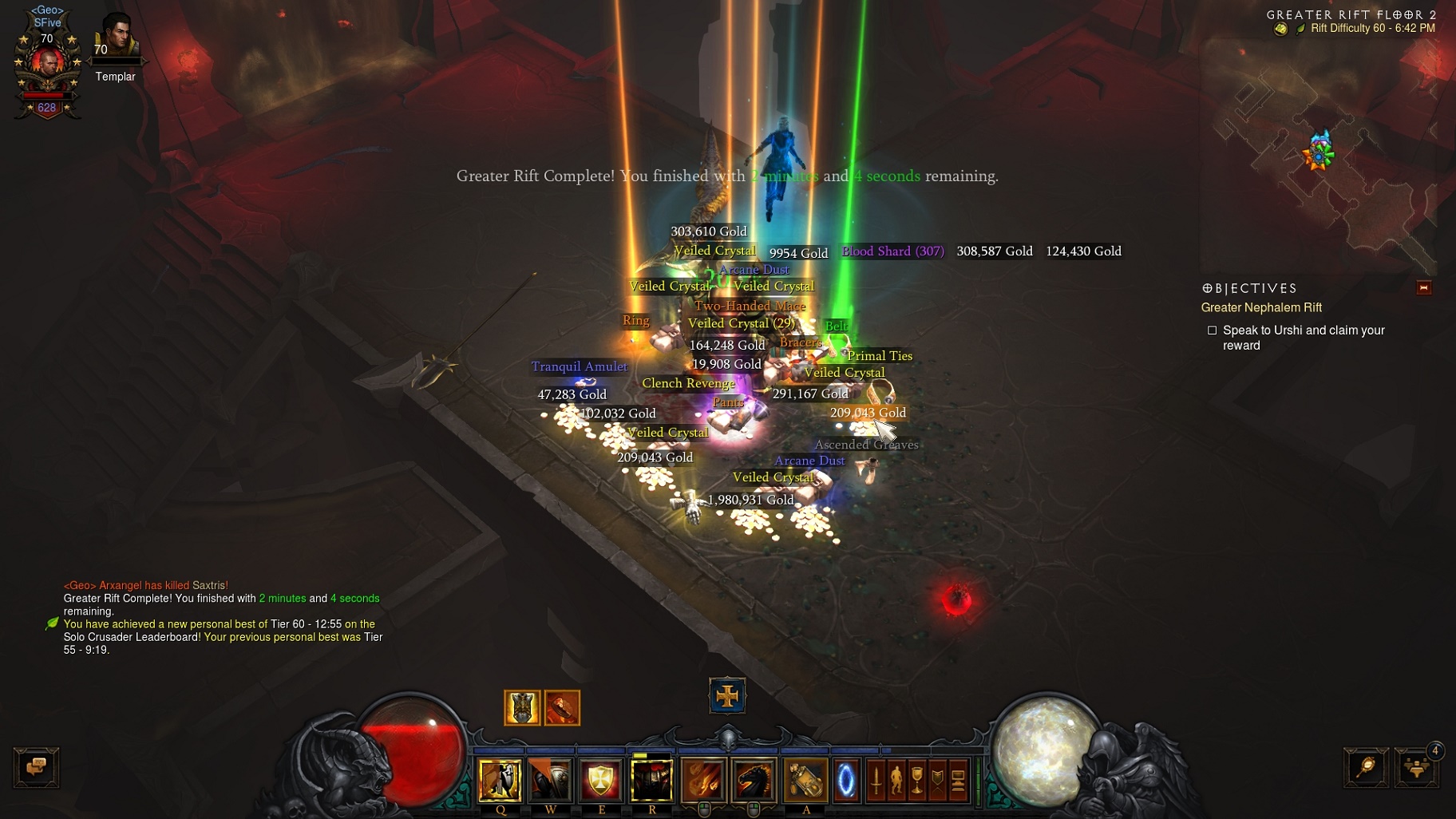Use the health potion in the A slot

805,781
